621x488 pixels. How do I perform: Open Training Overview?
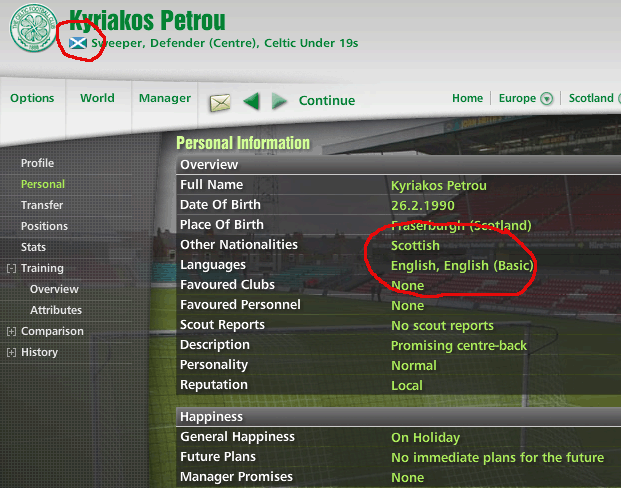click(x=54, y=289)
